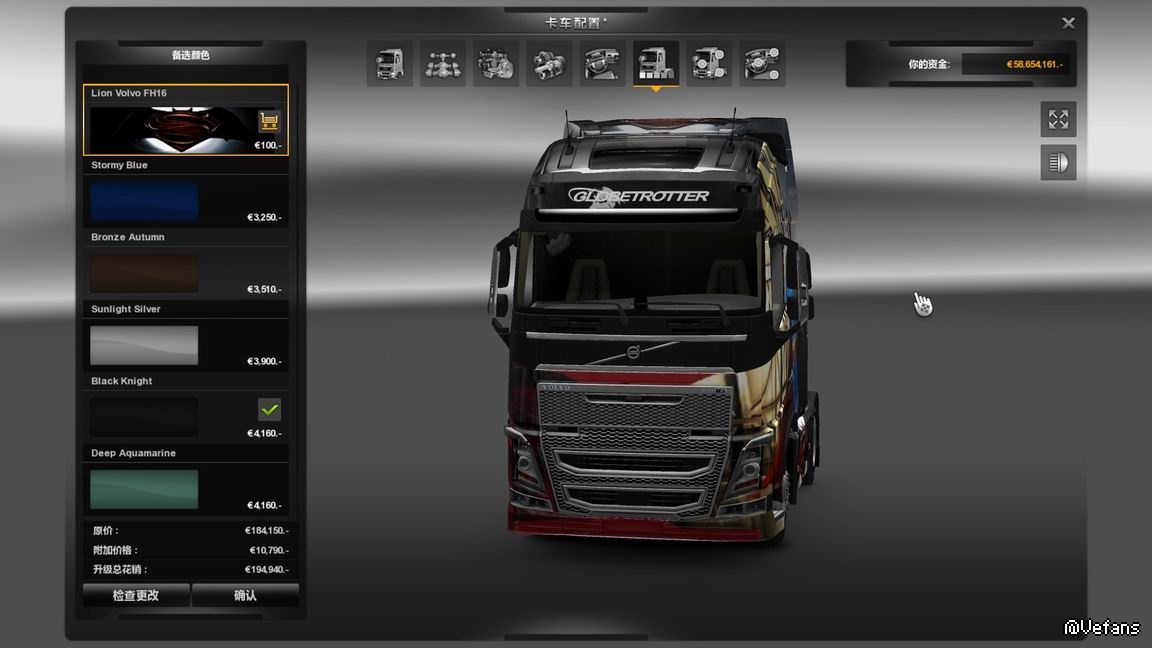Add Lion Volvo FH16 skin to cart
This screenshot has height=648, width=1152.
tap(269, 122)
